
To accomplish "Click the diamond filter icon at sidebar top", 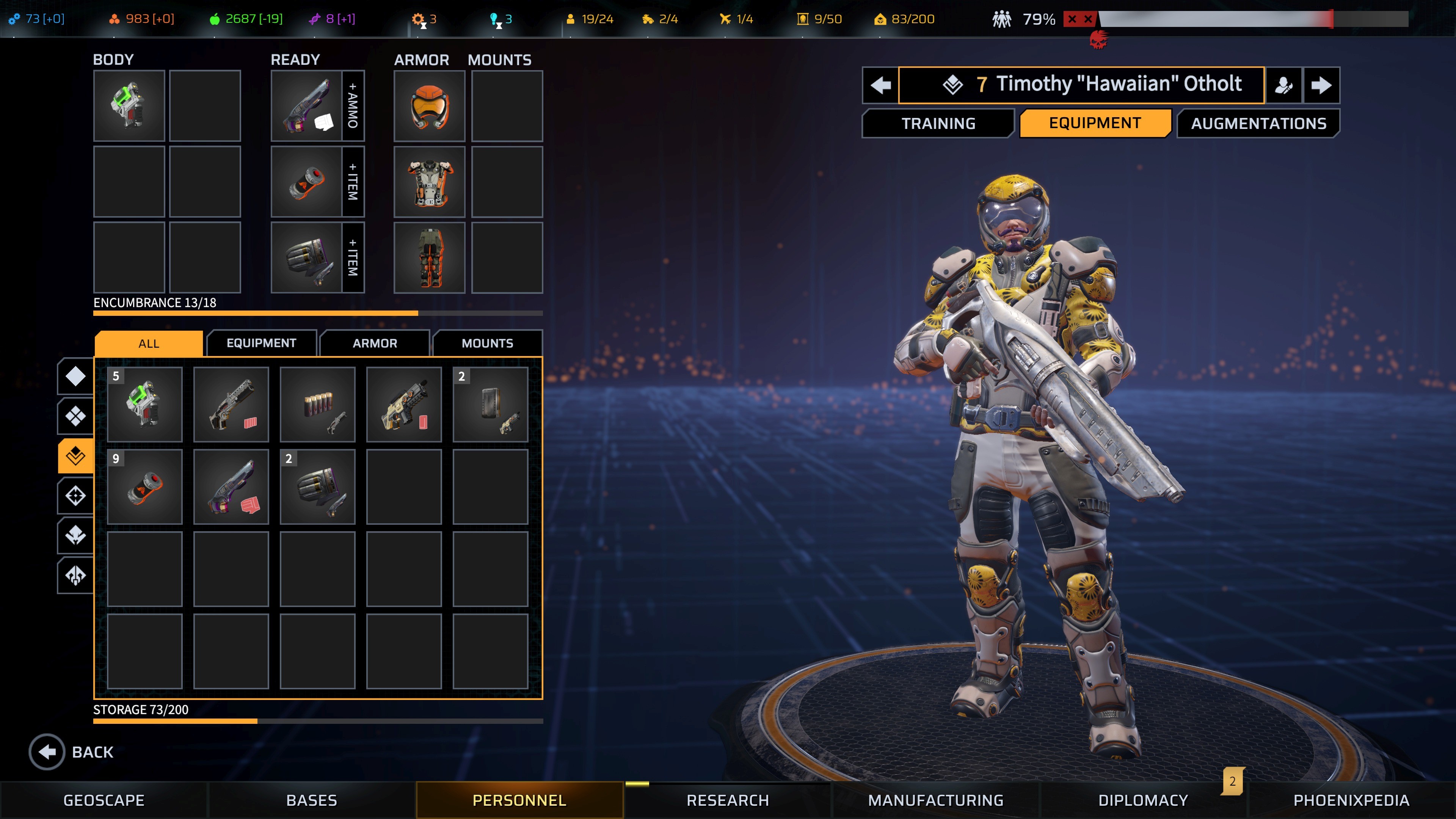I will (x=75, y=376).
